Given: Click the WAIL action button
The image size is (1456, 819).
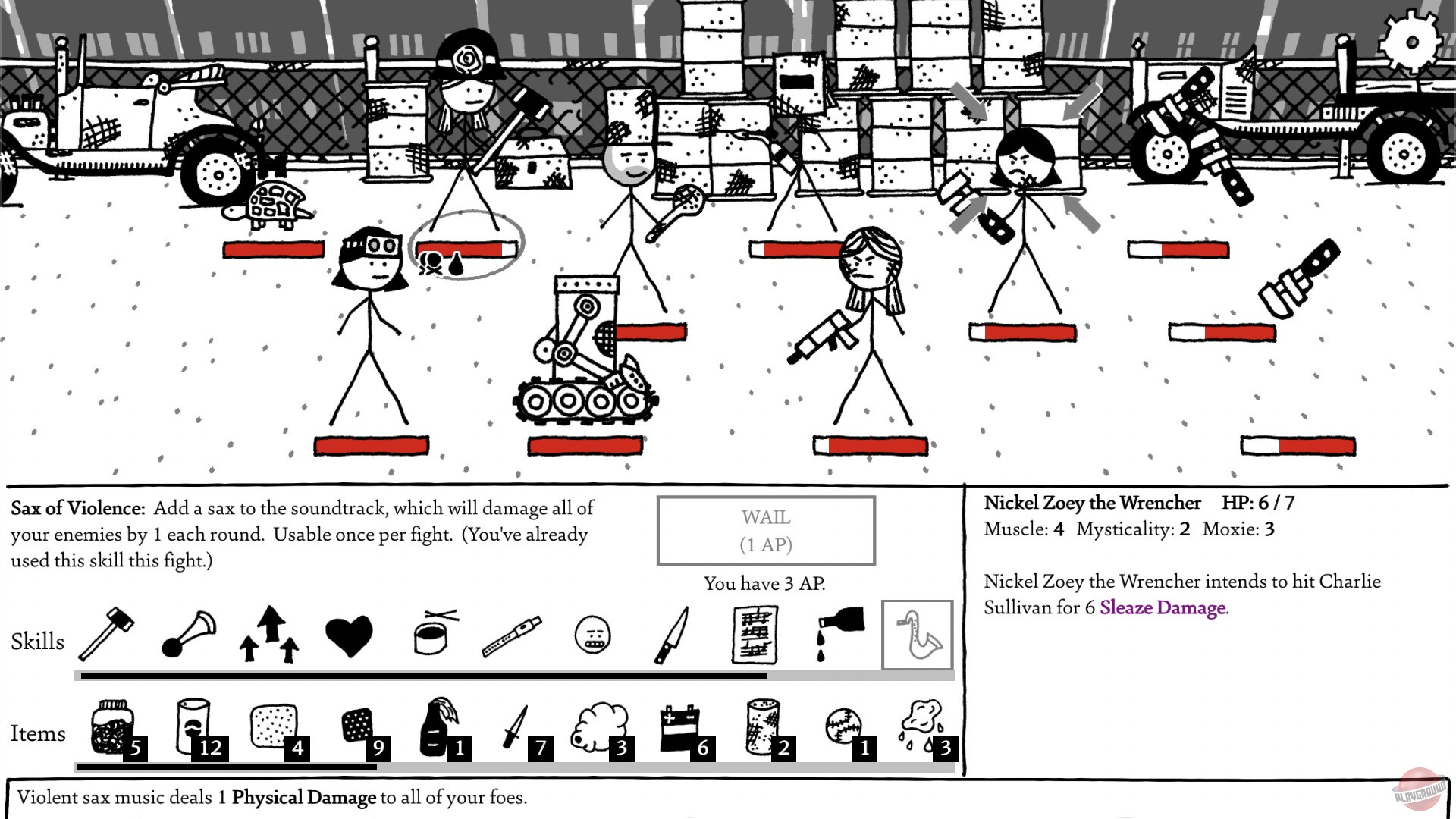Looking at the screenshot, I should [x=767, y=529].
